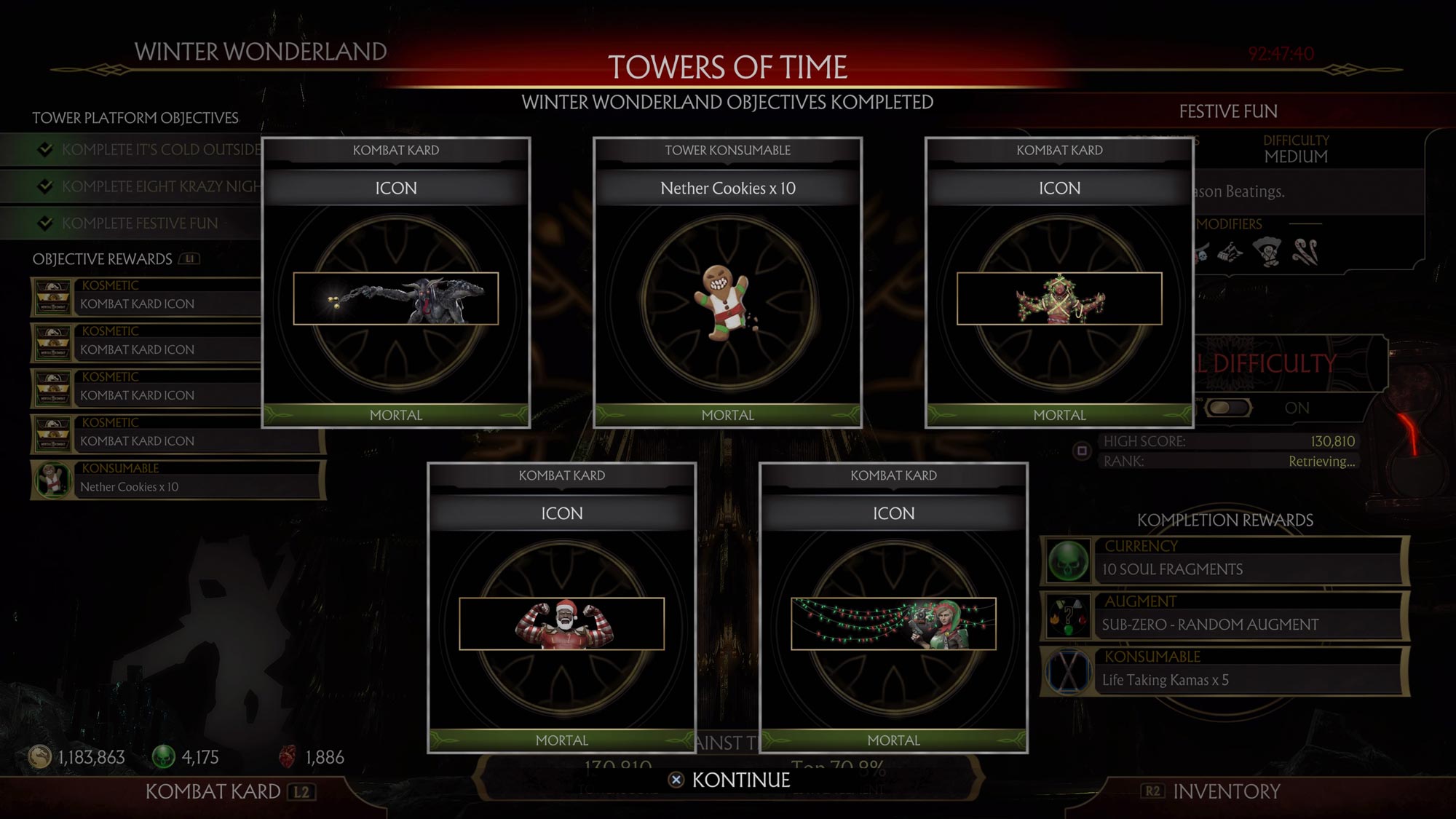The width and height of the screenshot is (1456, 819).
Task: Select the skull-and-hook modifier icon
Action: 1201,251
